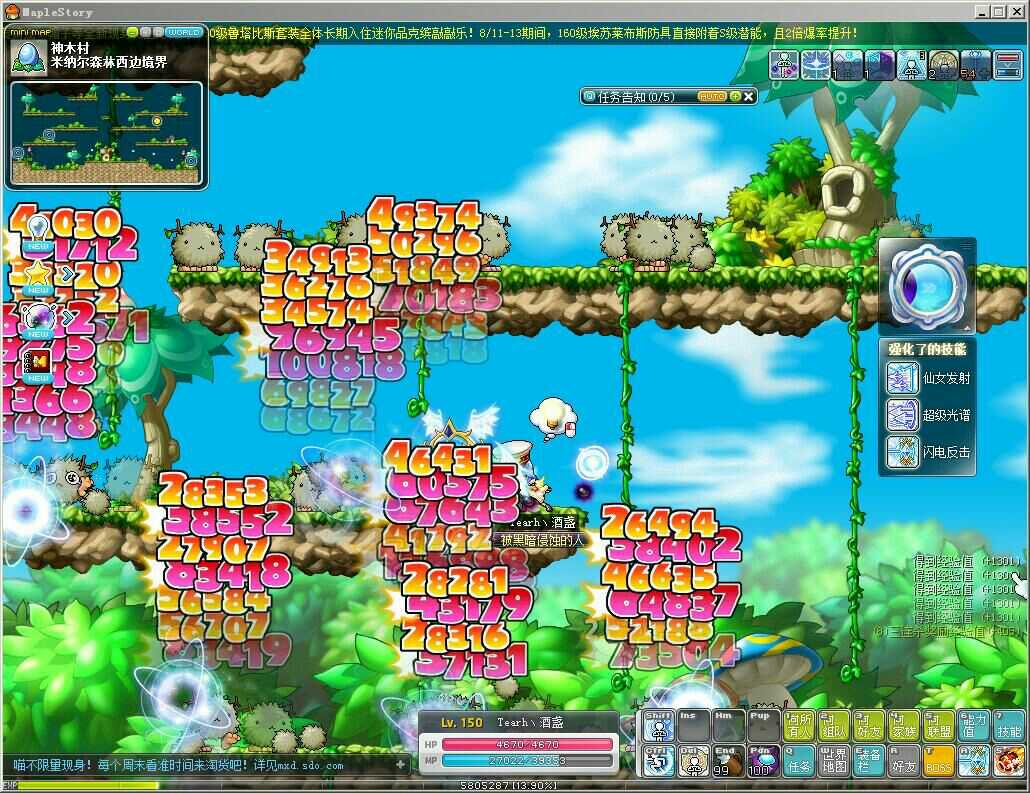Click the minimap display
This screenshot has height=793, width=1030.
(x=106, y=126)
